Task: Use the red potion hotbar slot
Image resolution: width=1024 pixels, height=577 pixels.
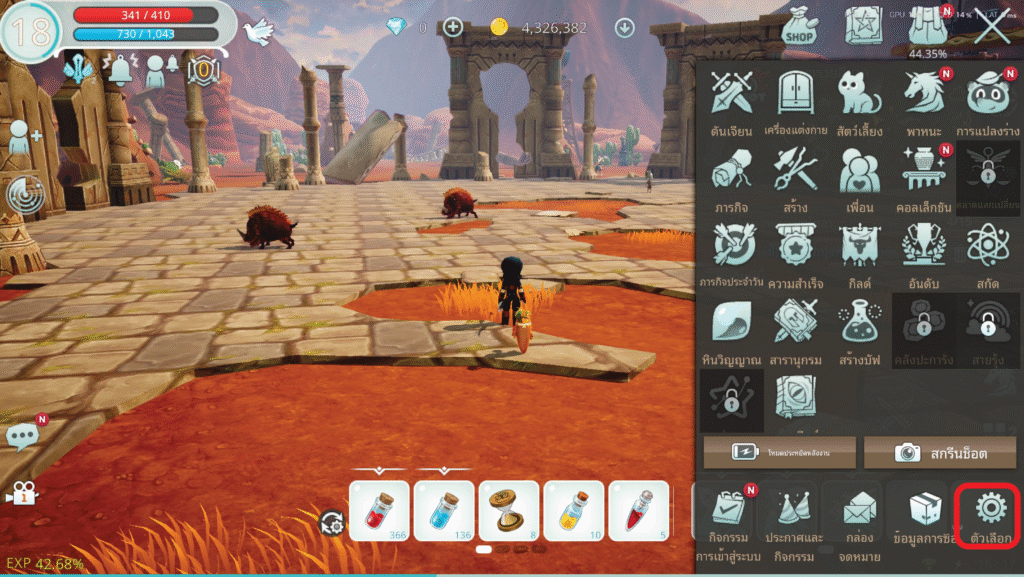Action: pos(379,511)
